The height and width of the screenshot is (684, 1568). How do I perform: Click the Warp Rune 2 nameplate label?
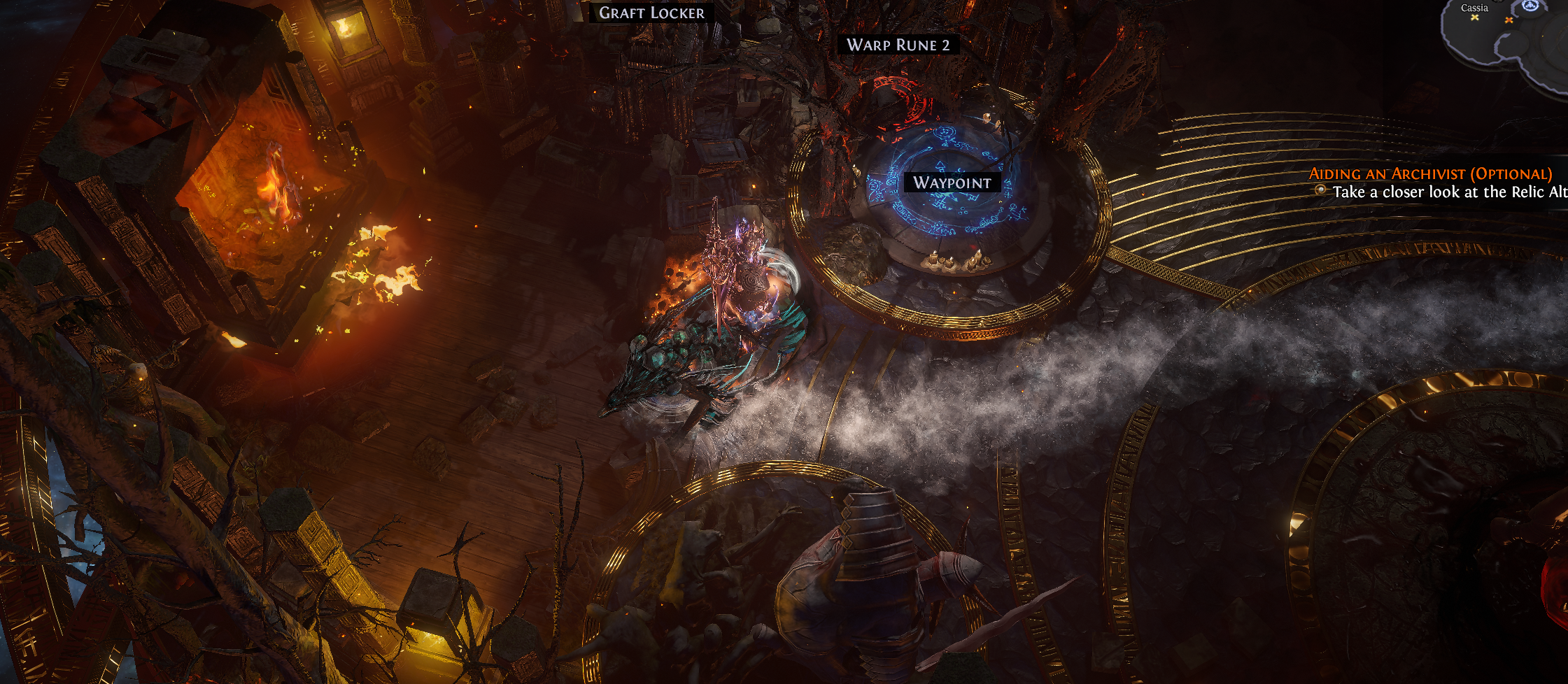pyautogui.click(x=898, y=45)
